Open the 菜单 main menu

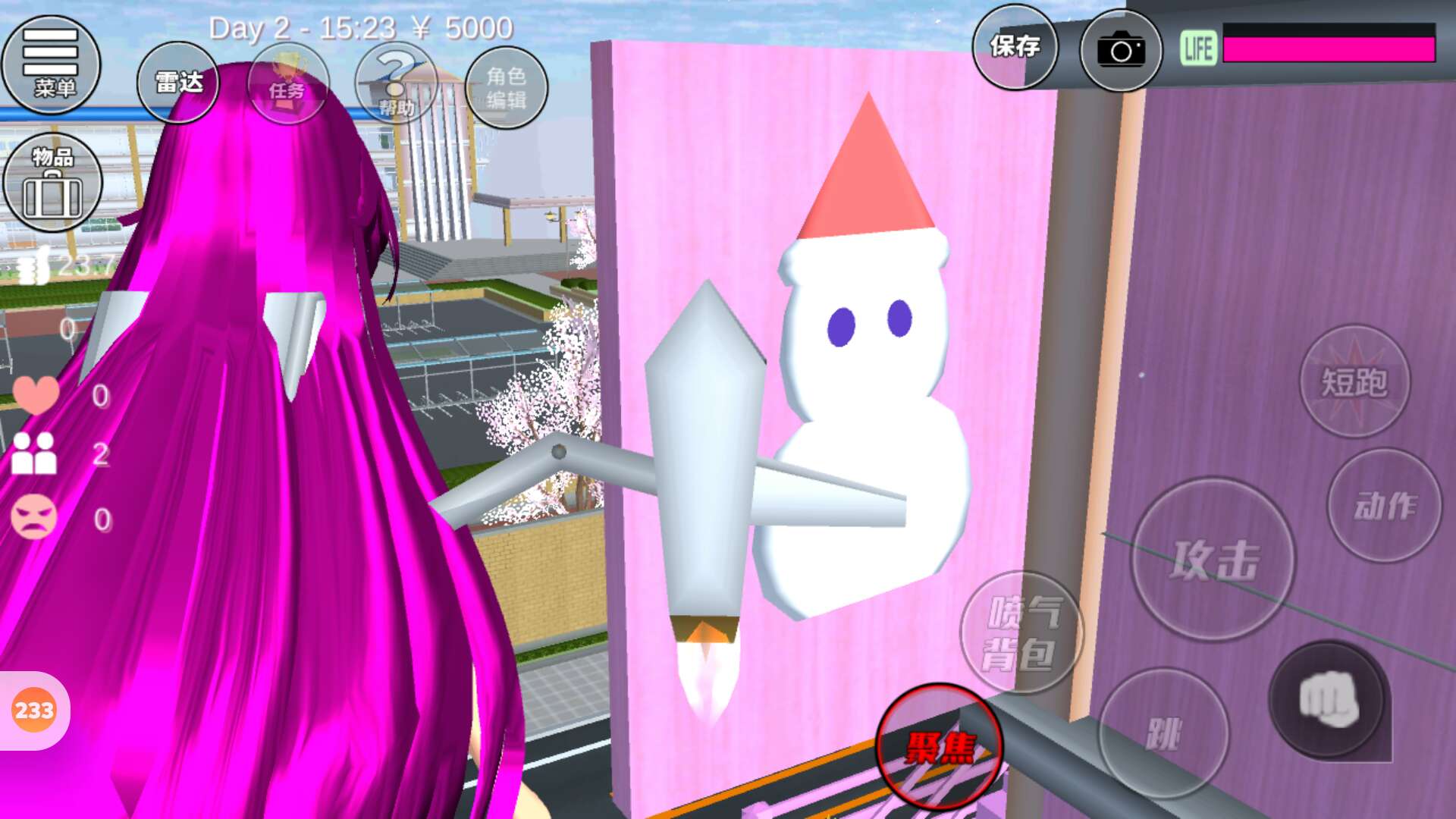click(x=52, y=65)
